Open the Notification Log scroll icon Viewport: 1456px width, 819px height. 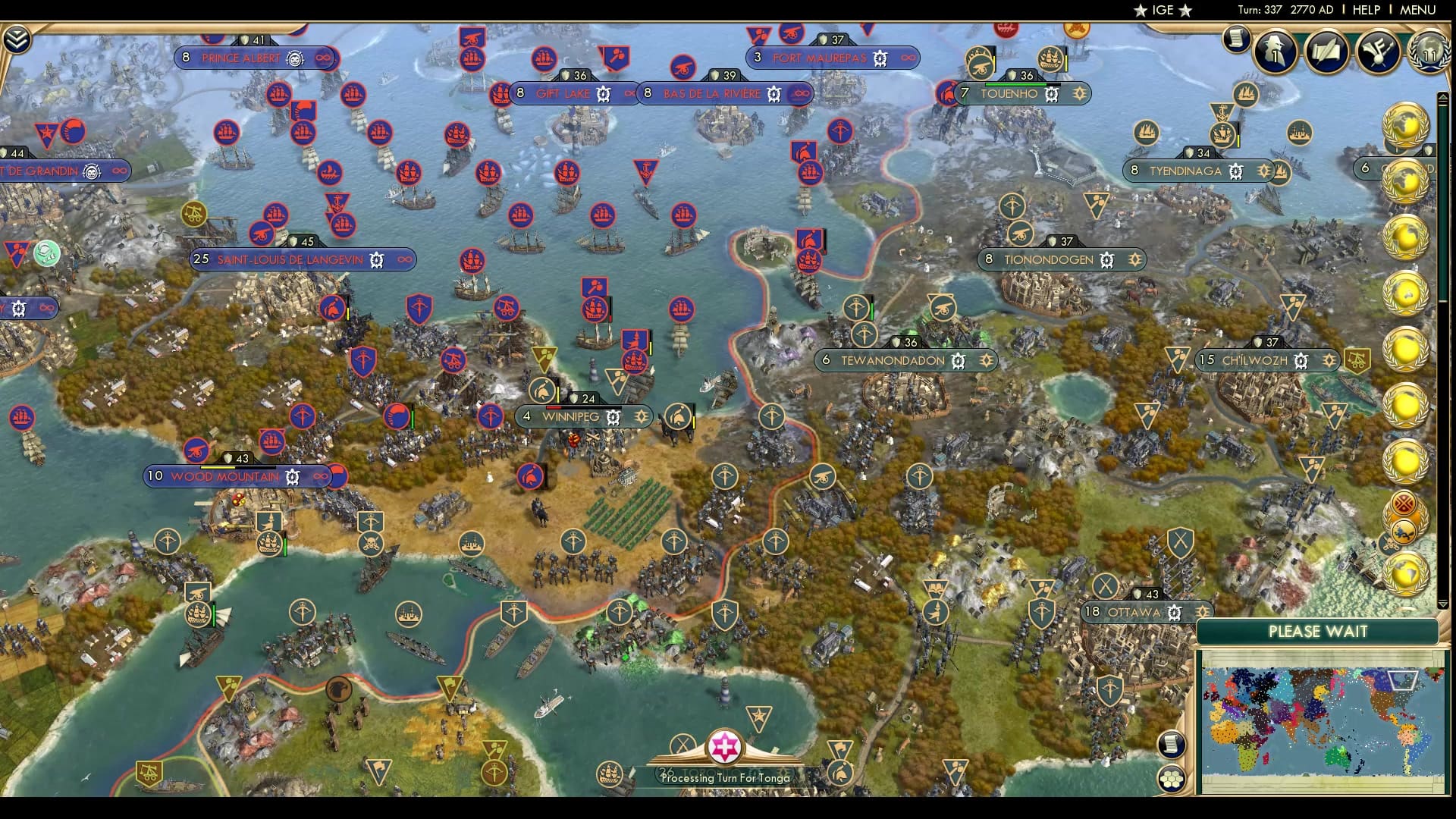(x=1238, y=39)
